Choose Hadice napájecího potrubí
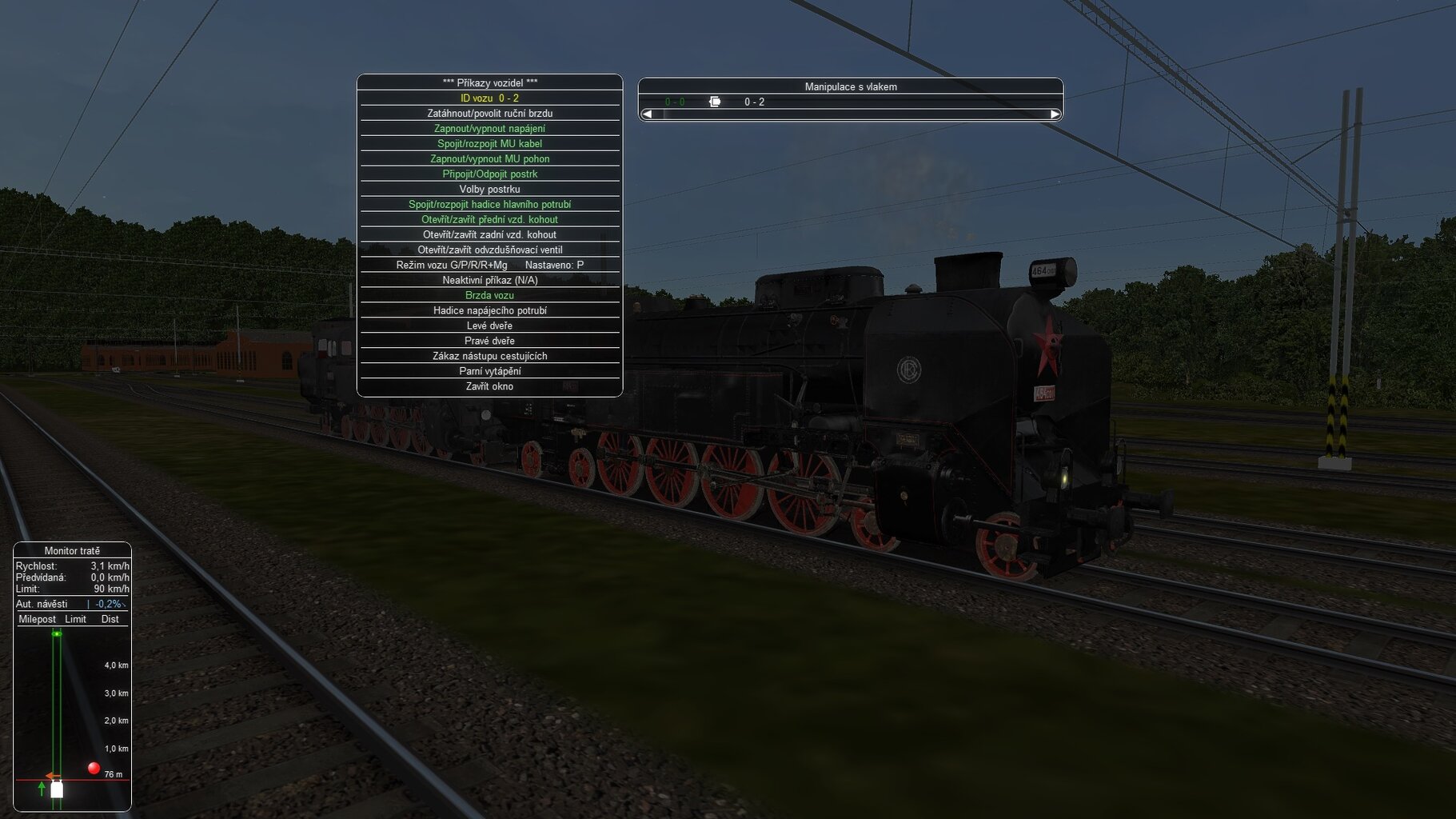Image resolution: width=1456 pixels, height=819 pixels. tap(489, 311)
